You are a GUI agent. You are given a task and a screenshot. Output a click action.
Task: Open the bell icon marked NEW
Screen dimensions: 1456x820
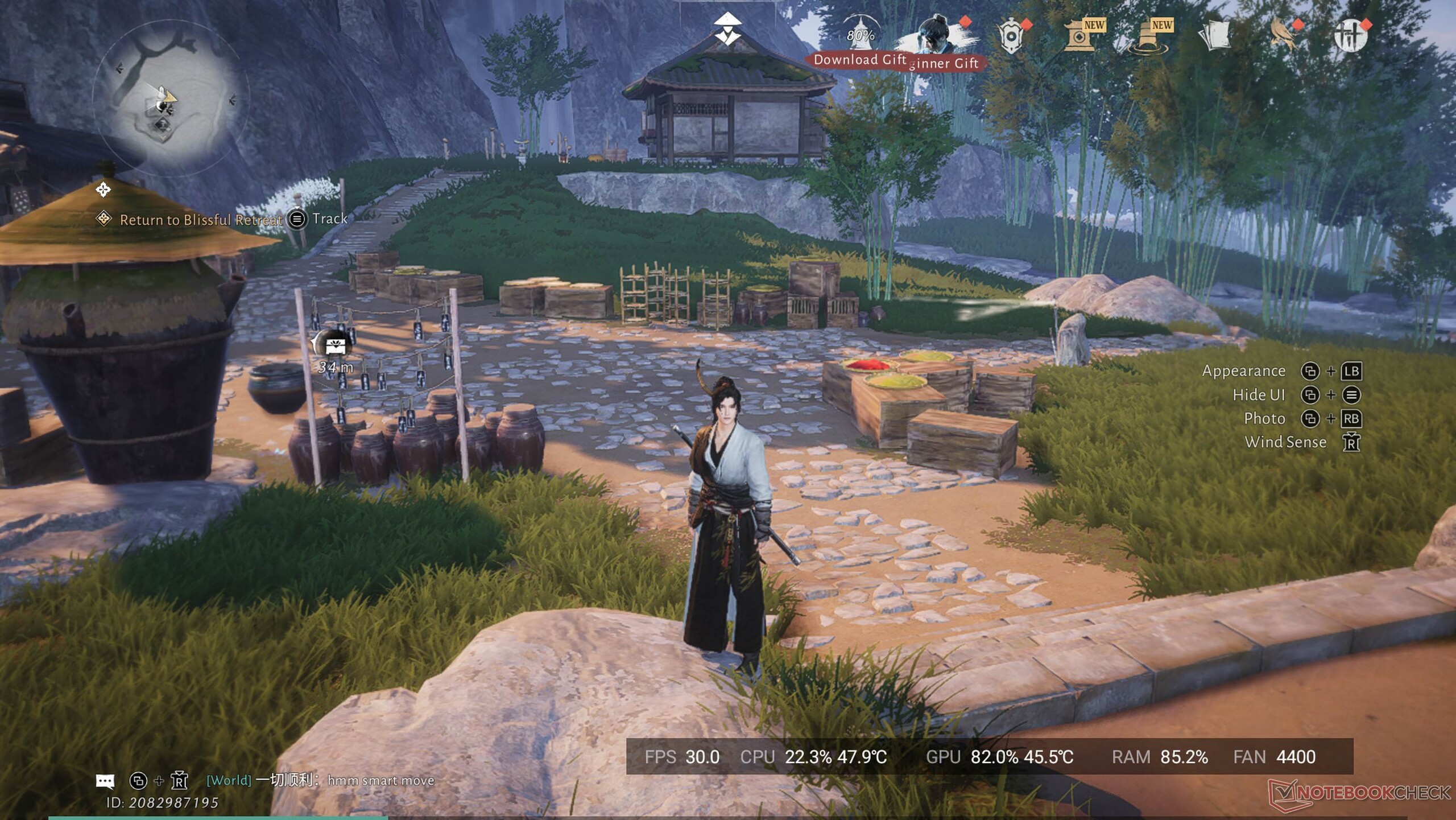[1148, 37]
